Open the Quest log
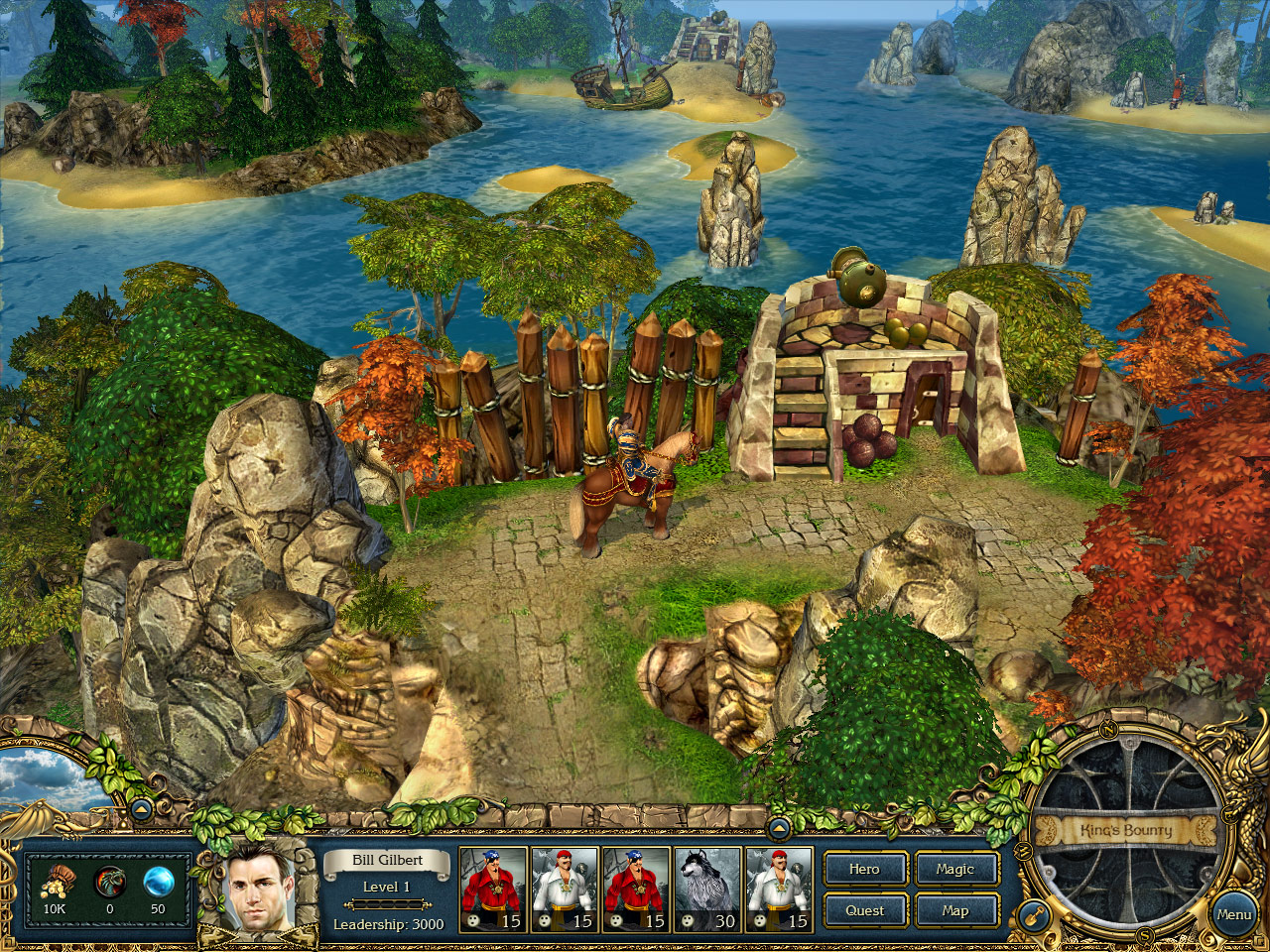 [864, 910]
